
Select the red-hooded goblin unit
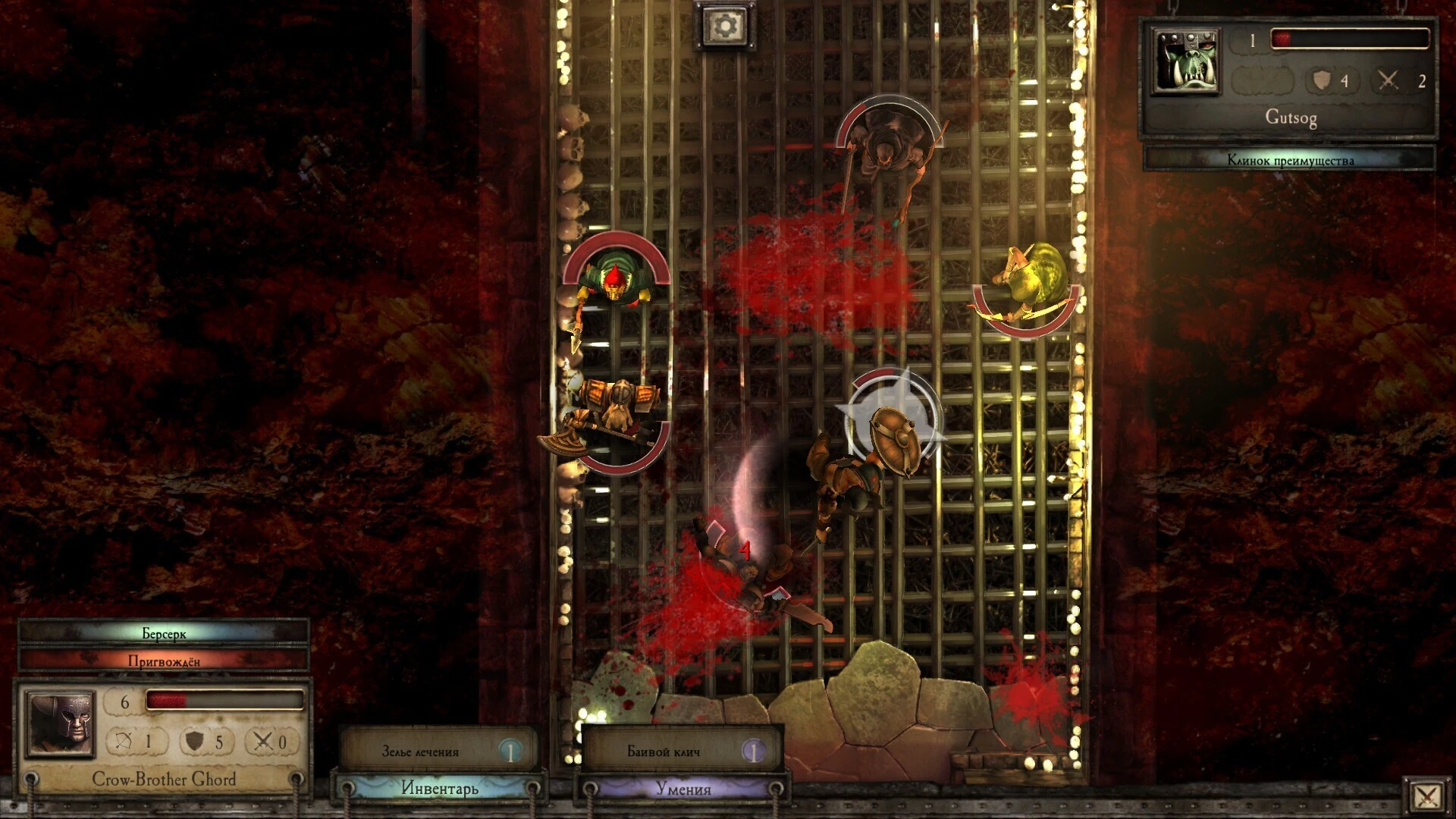614,282
